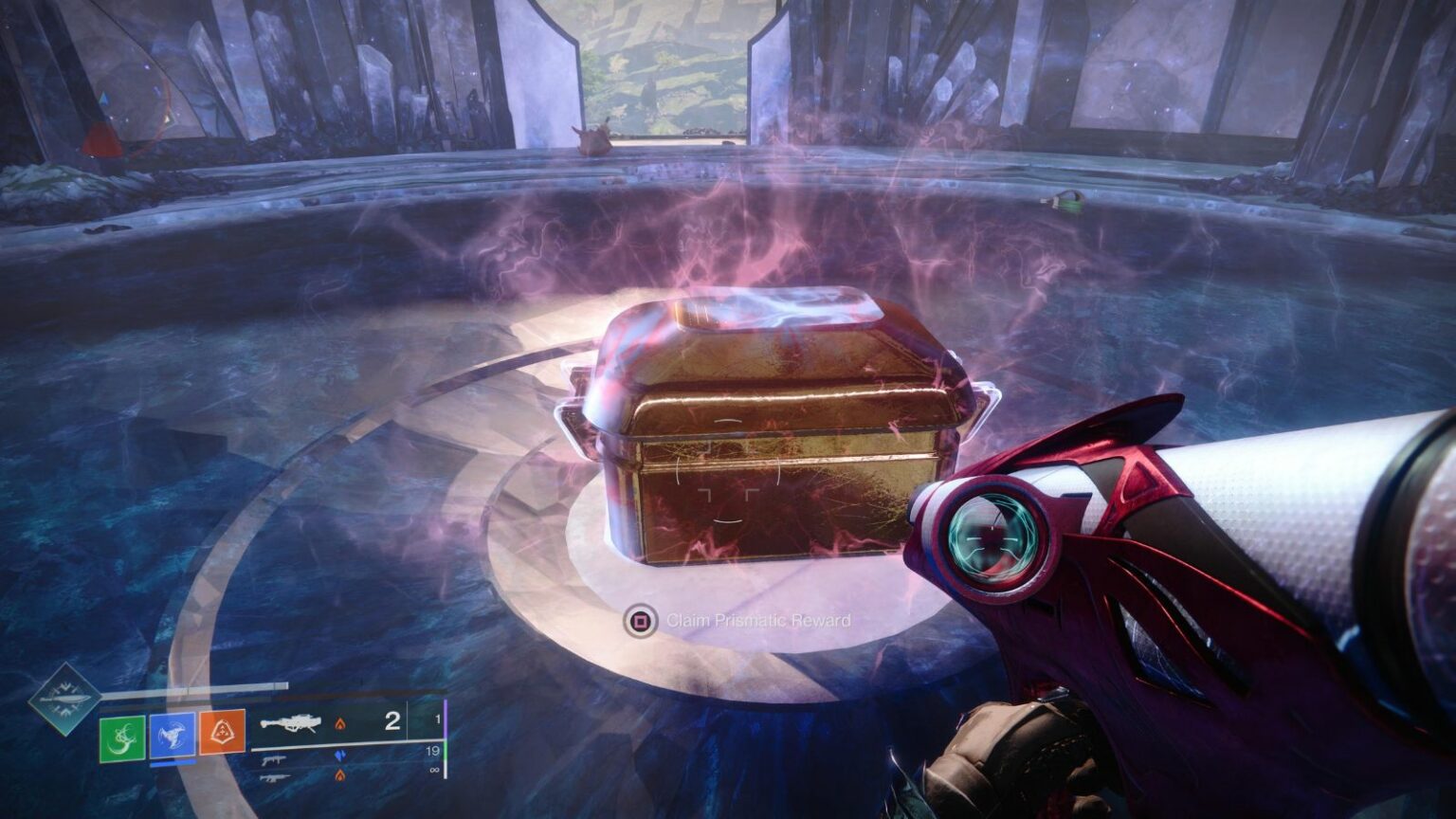Select the submachine gun weapon slot icon
The image size is (1456, 819).
pyautogui.click(x=274, y=761)
